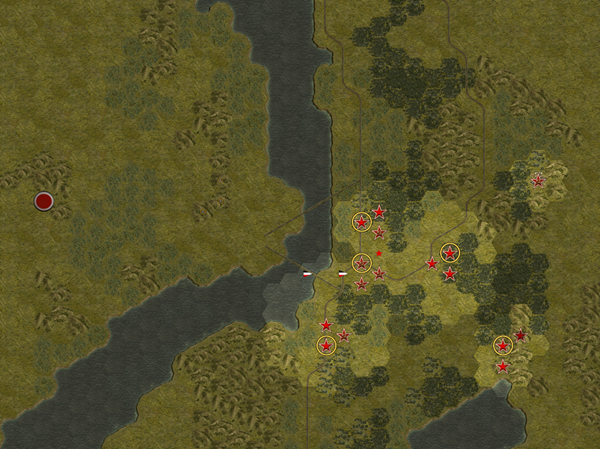This screenshot has height=449, width=600.
Task: Select the isolated red star in the northeast
Action: [539, 181]
